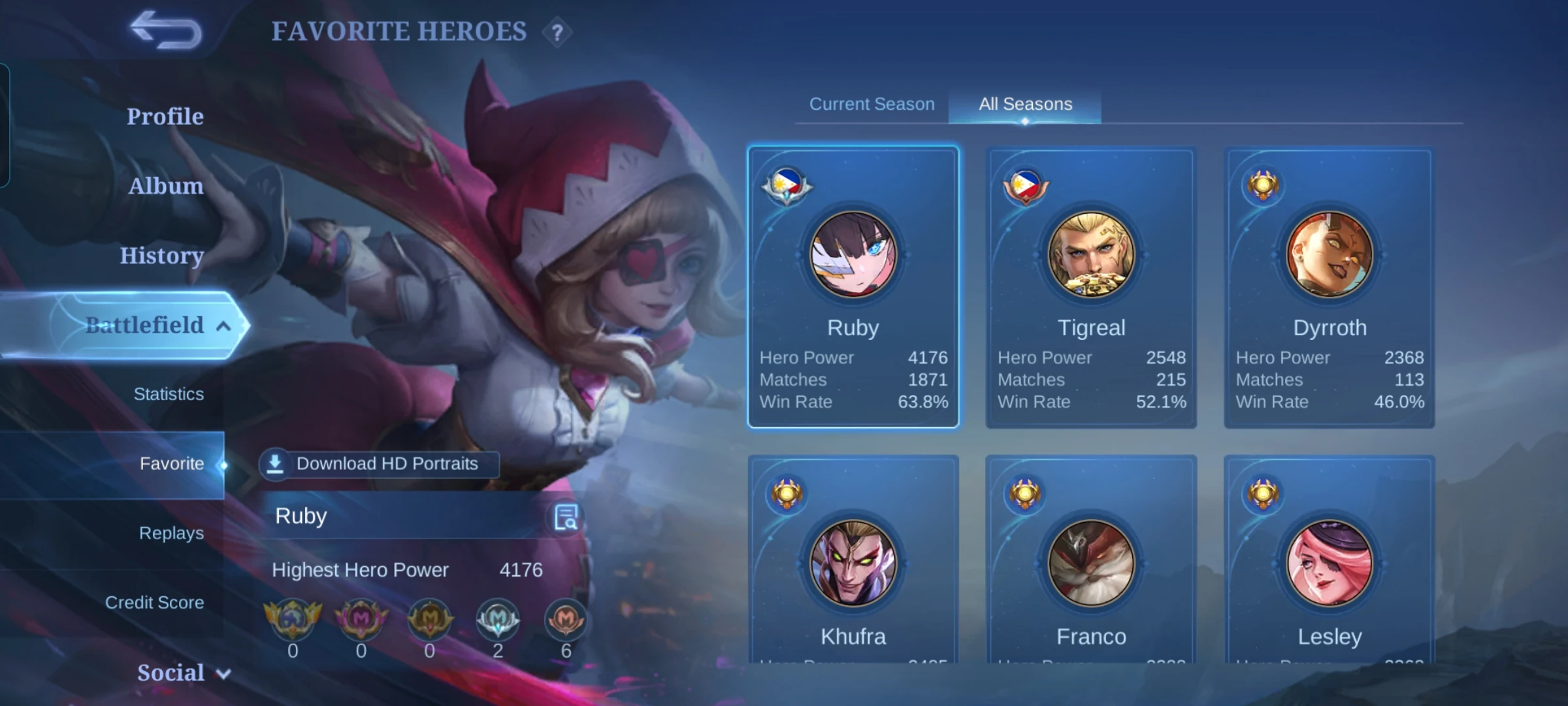Viewport: 1568px width, 706px height.
Task: Click the pink MVP medal icon
Action: [361, 620]
